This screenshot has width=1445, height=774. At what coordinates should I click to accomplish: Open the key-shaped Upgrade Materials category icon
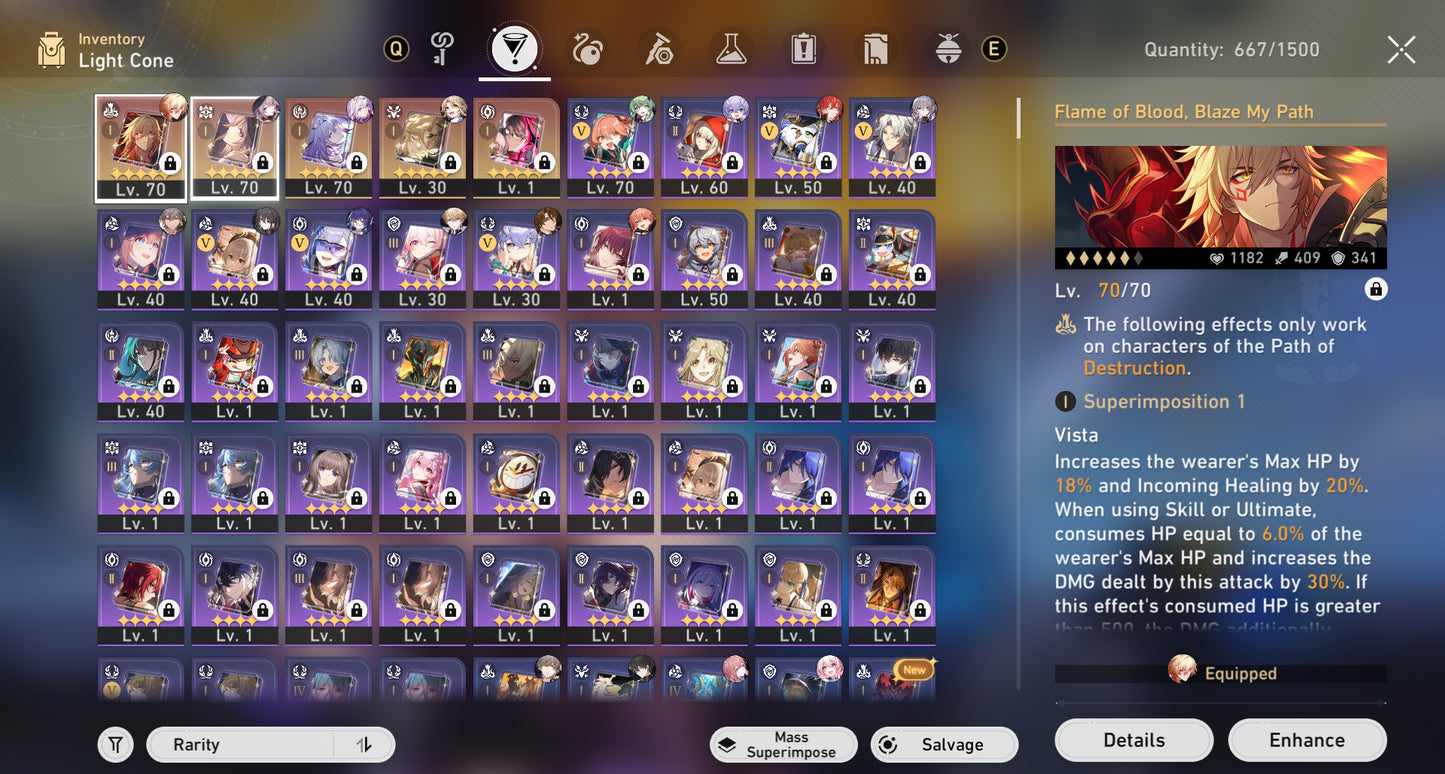point(442,47)
